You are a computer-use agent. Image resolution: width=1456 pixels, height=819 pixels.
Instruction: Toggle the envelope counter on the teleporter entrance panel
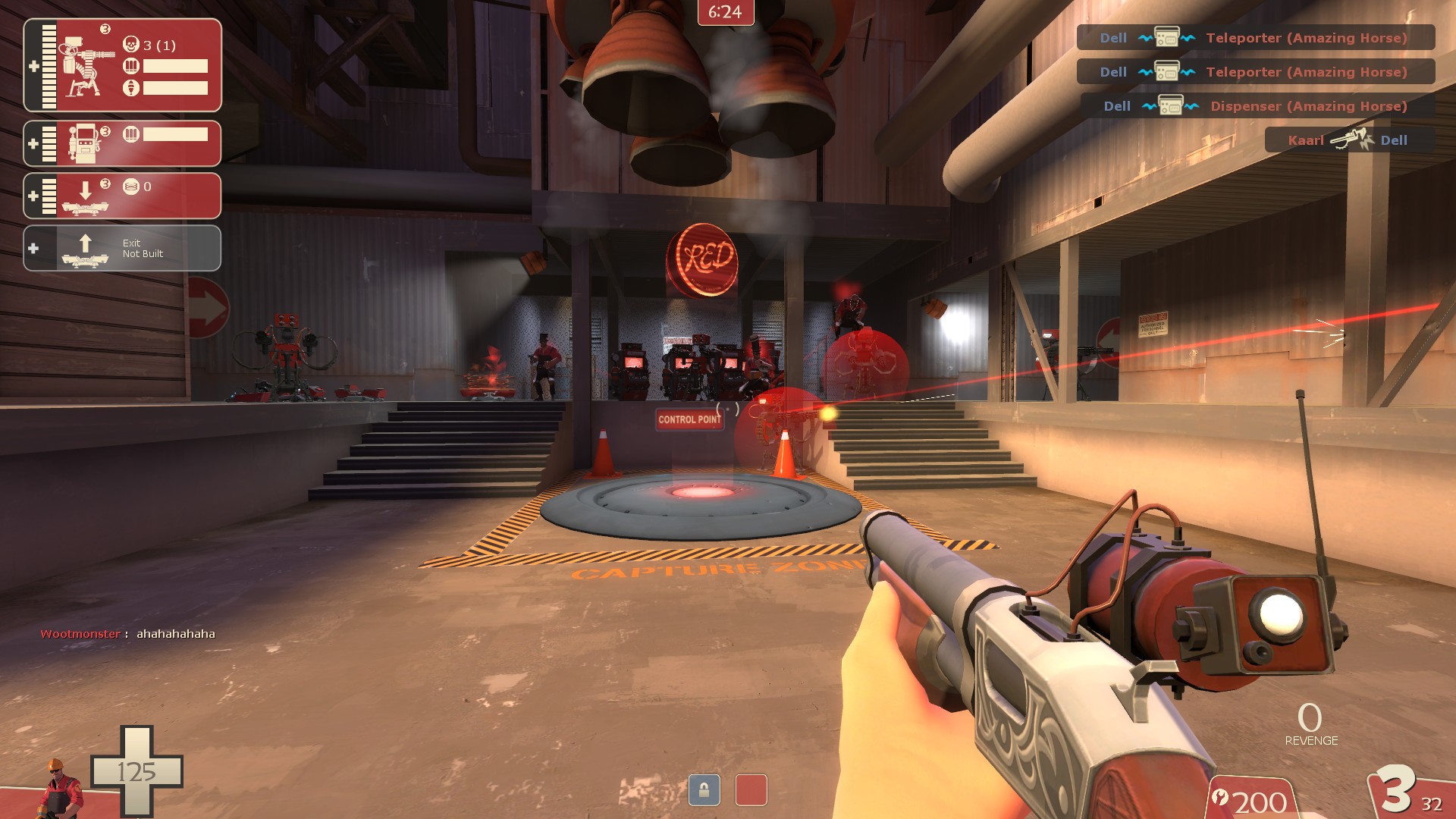point(133,187)
